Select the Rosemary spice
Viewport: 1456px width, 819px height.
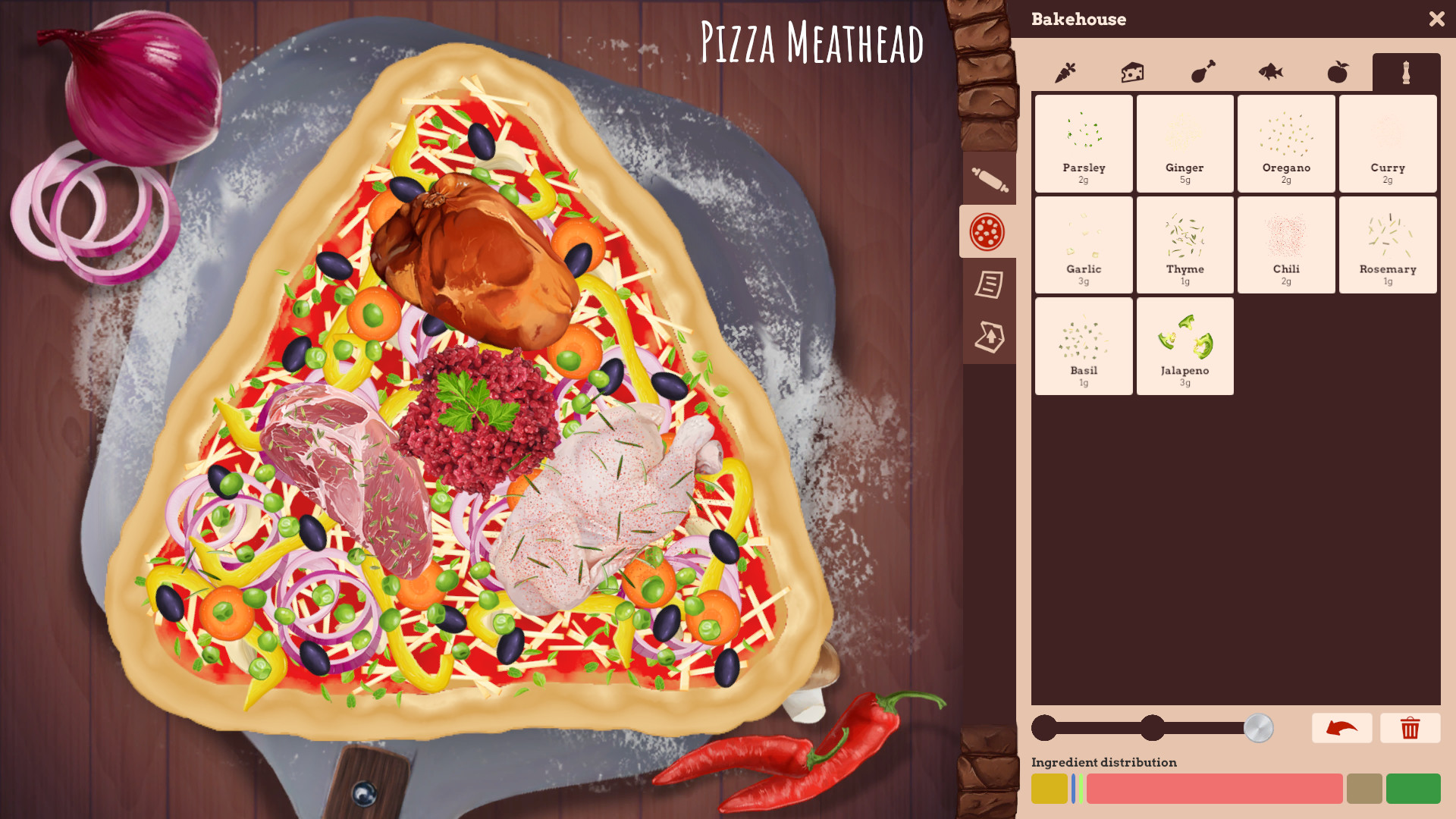click(1388, 244)
